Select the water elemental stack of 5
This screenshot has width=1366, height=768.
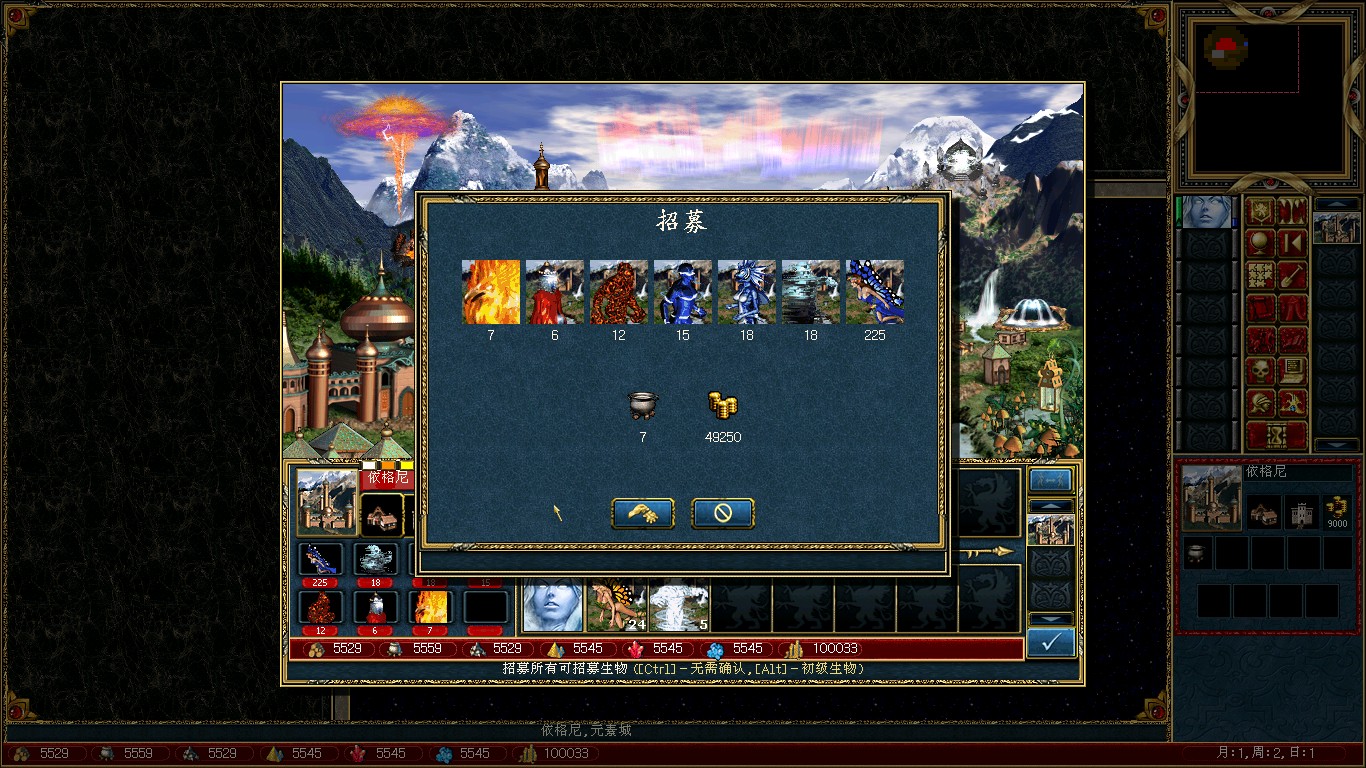tap(680, 605)
